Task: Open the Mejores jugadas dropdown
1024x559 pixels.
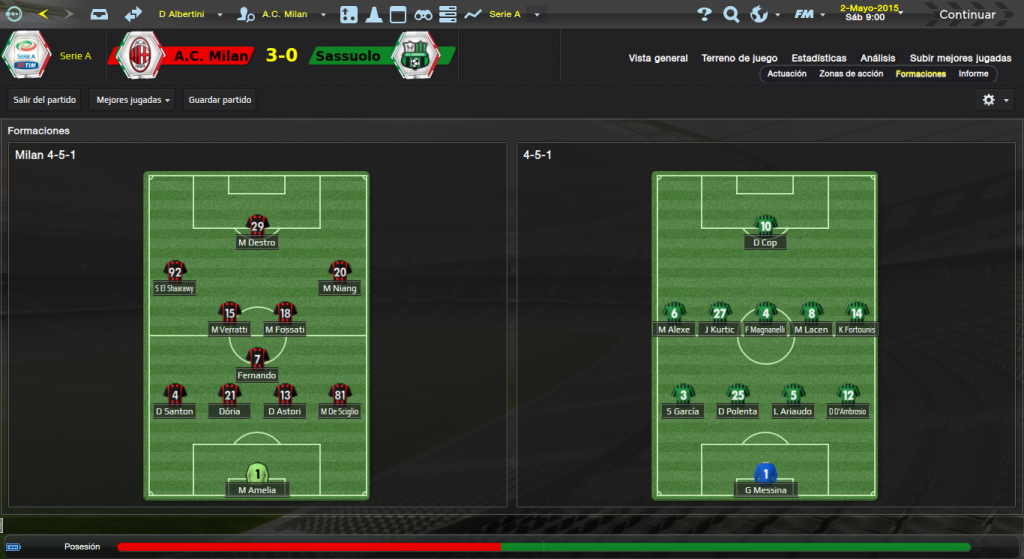Action: (132, 100)
